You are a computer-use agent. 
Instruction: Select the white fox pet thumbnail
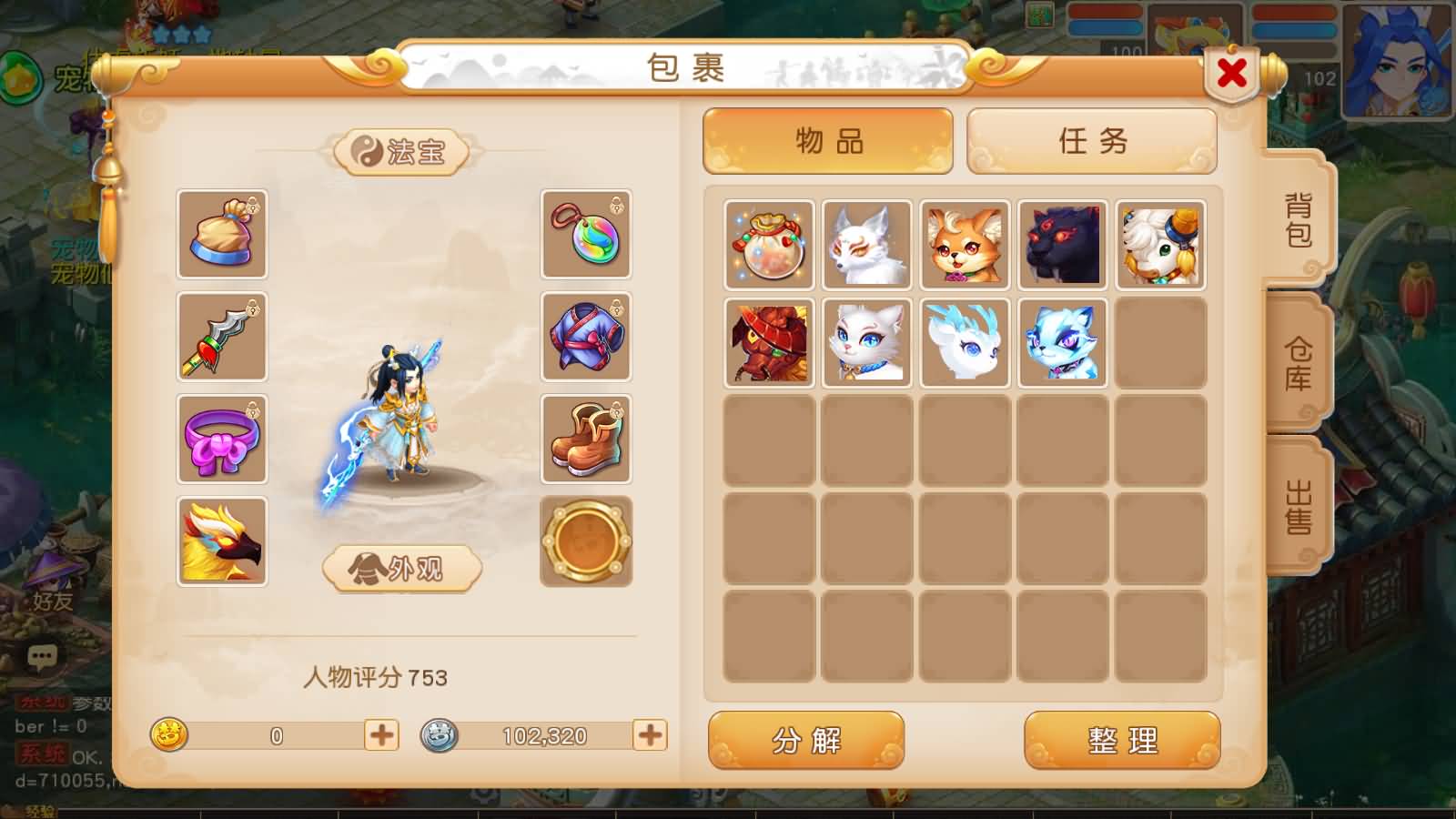point(865,243)
